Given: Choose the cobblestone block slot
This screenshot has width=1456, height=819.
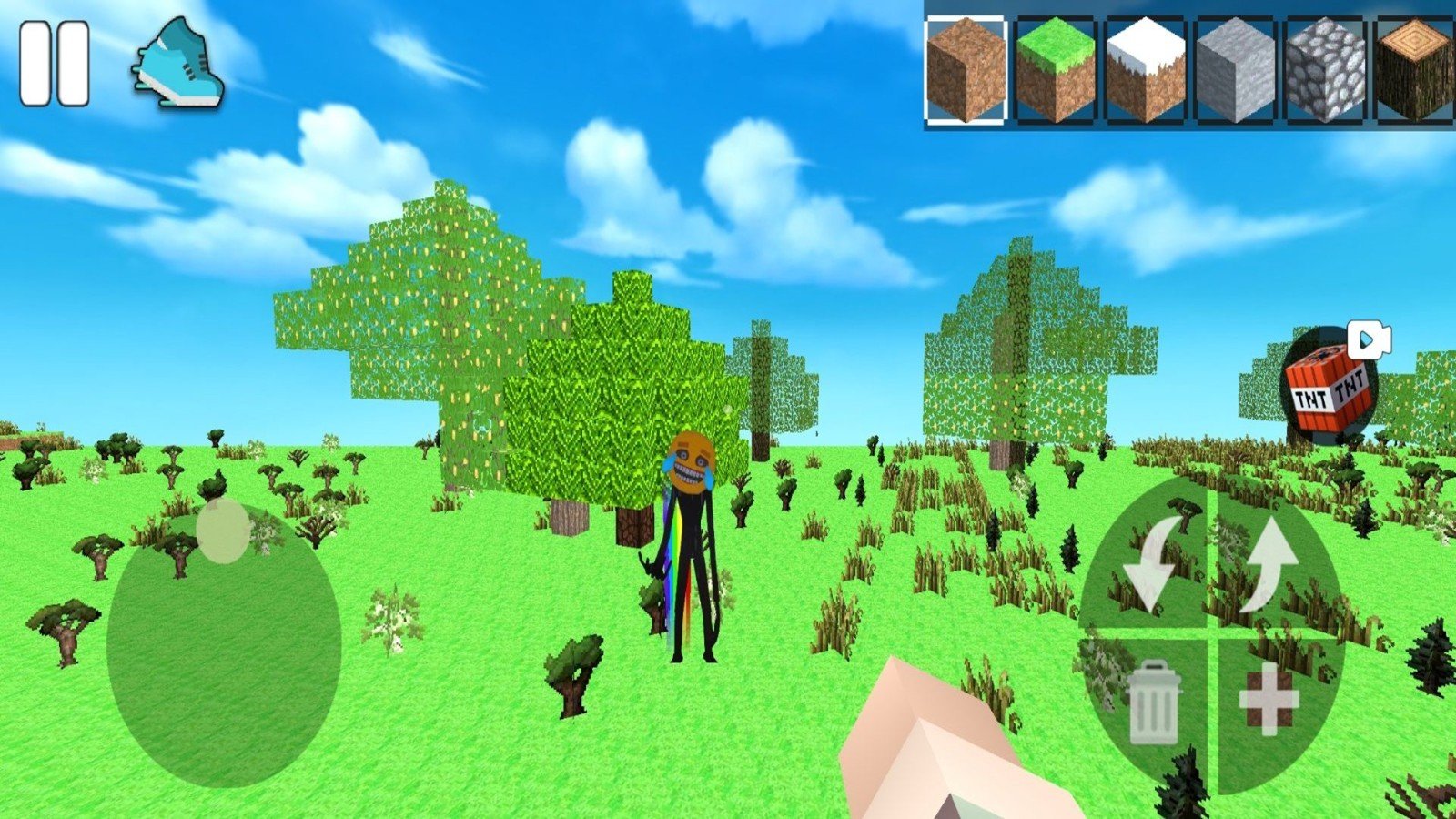Looking at the screenshot, I should [1324, 70].
